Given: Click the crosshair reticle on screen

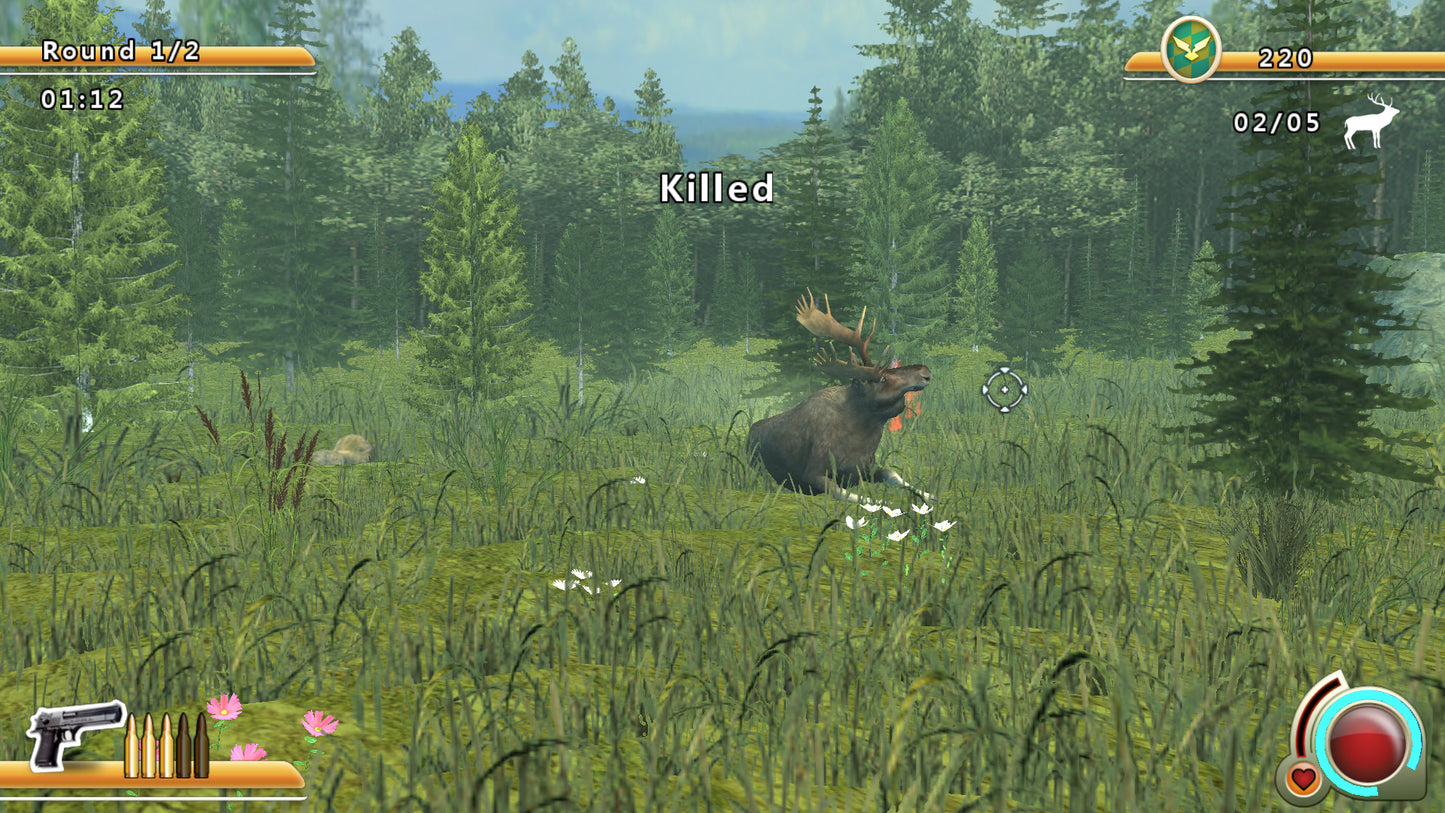Looking at the screenshot, I should tap(1003, 389).
